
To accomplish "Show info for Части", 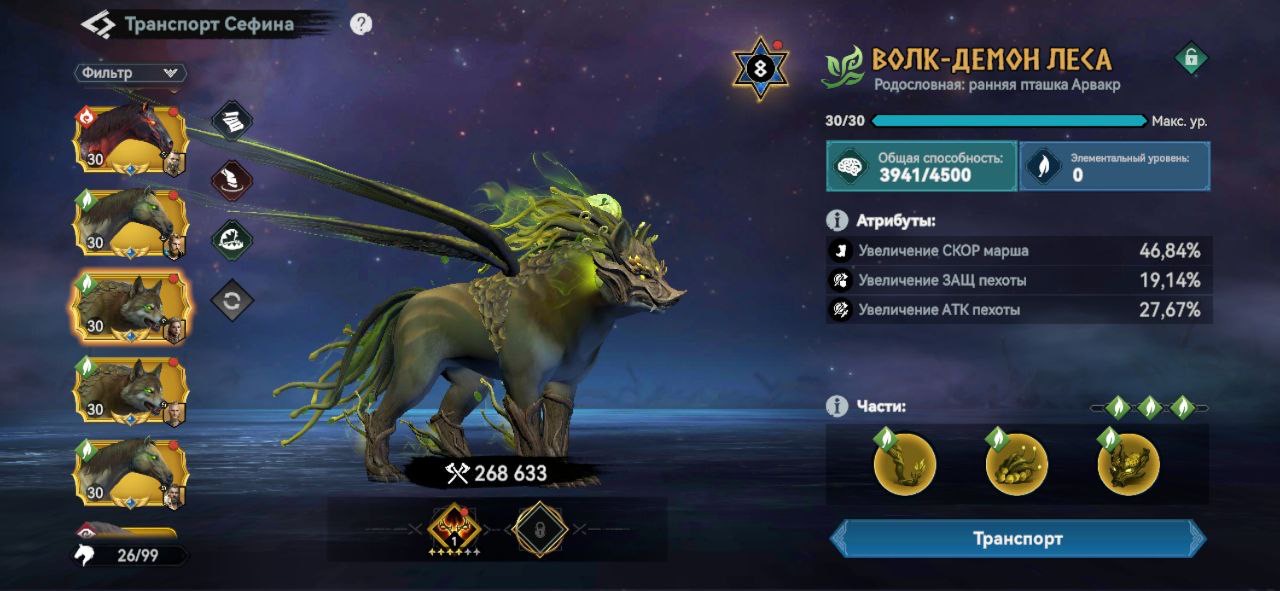I will point(837,406).
